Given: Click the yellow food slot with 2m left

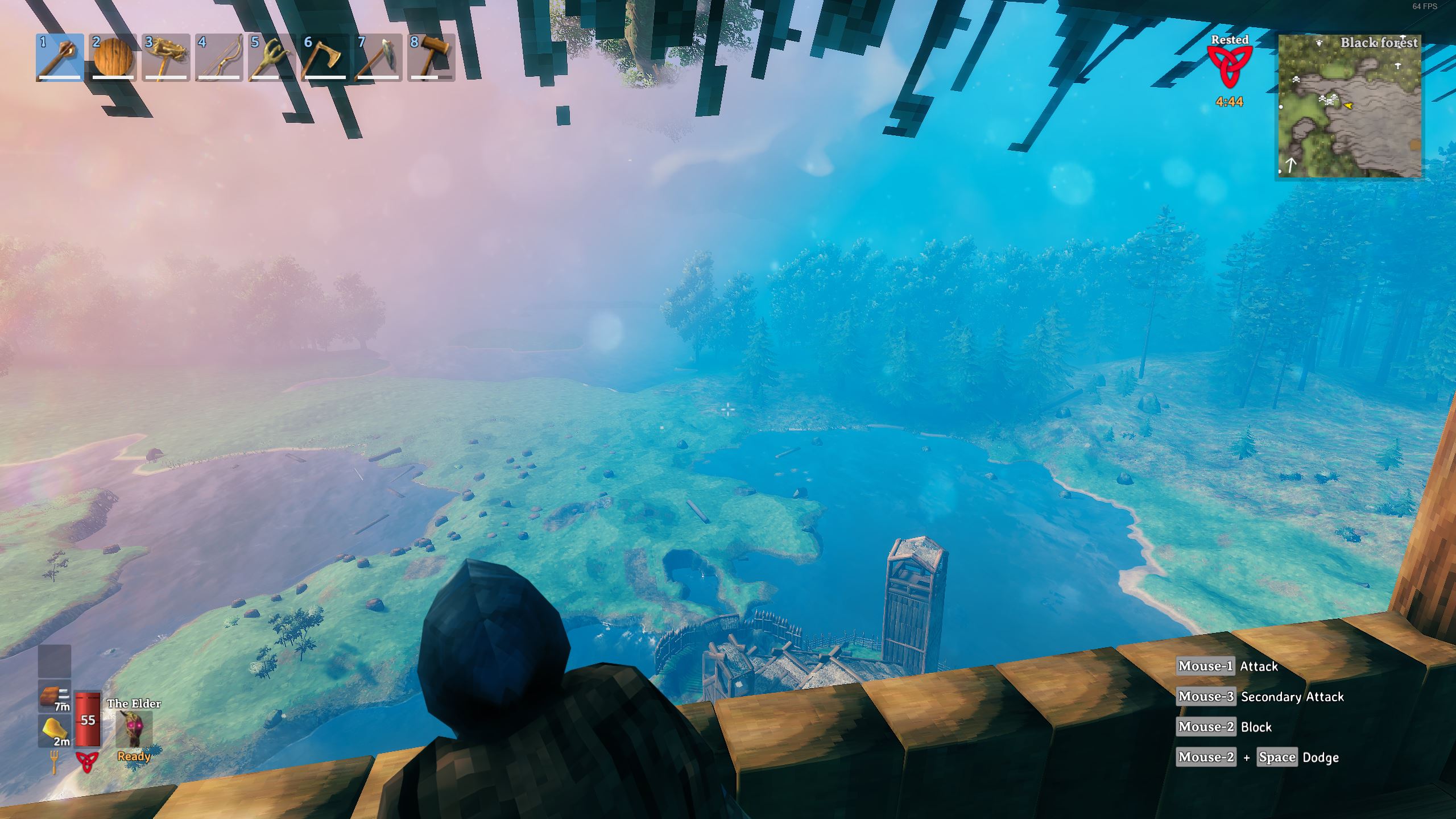Looking at the screenshot, I should [55, 730].
